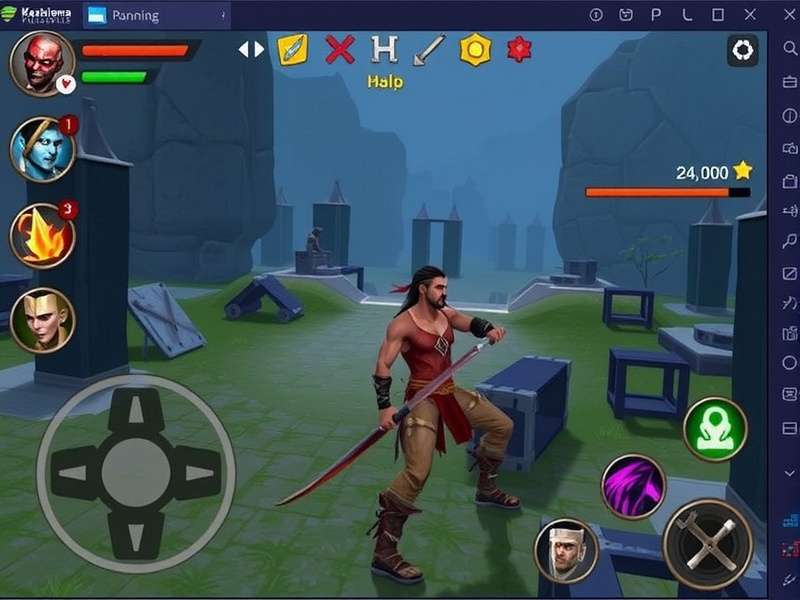Screen dimensions: 800x600
Task: Click the red gem toolbar icon
Action: point(519,48)
